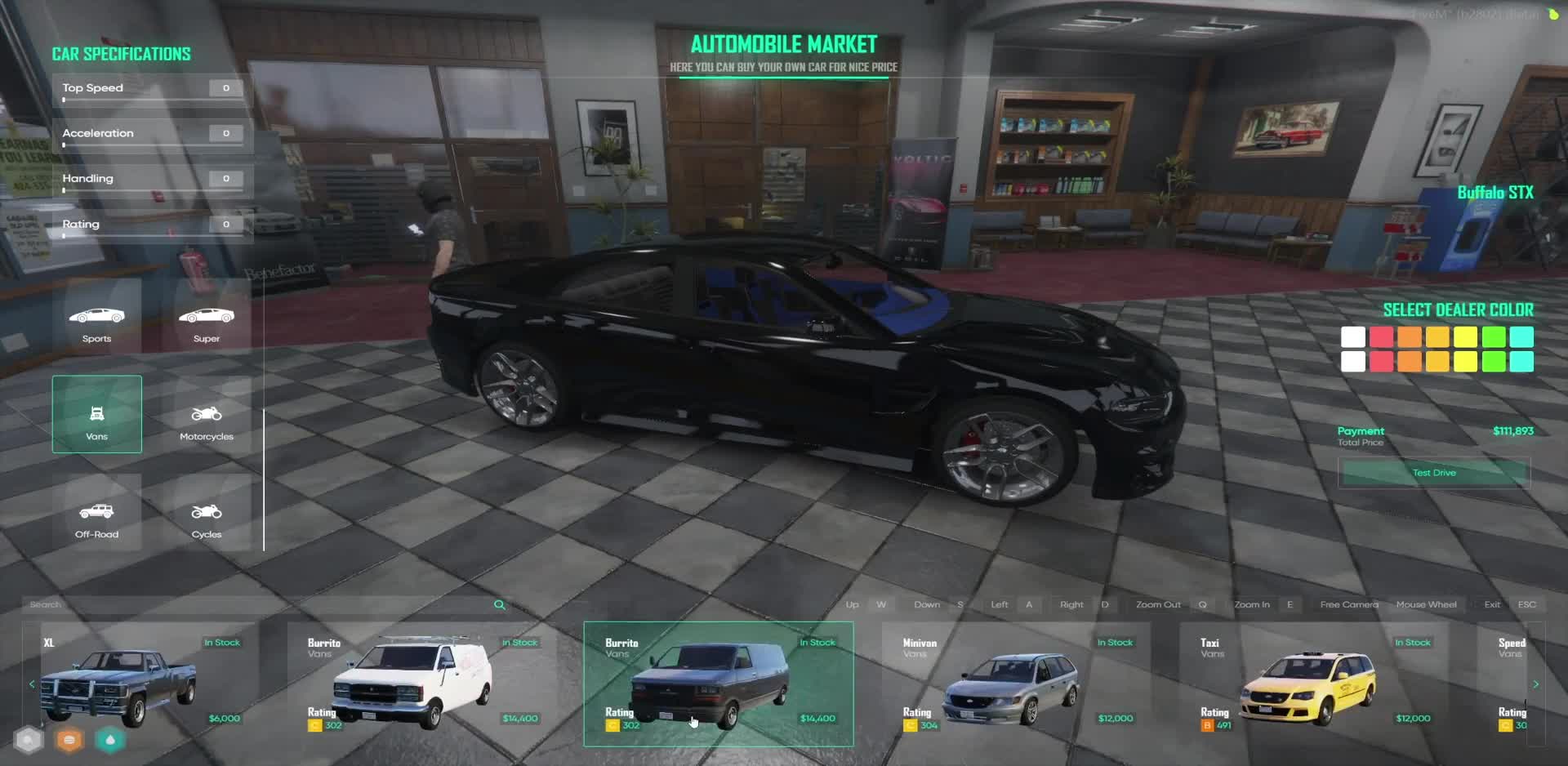Select the Sports vehicle category
The image size is (1568, 766).
click(x=96, y=318)
